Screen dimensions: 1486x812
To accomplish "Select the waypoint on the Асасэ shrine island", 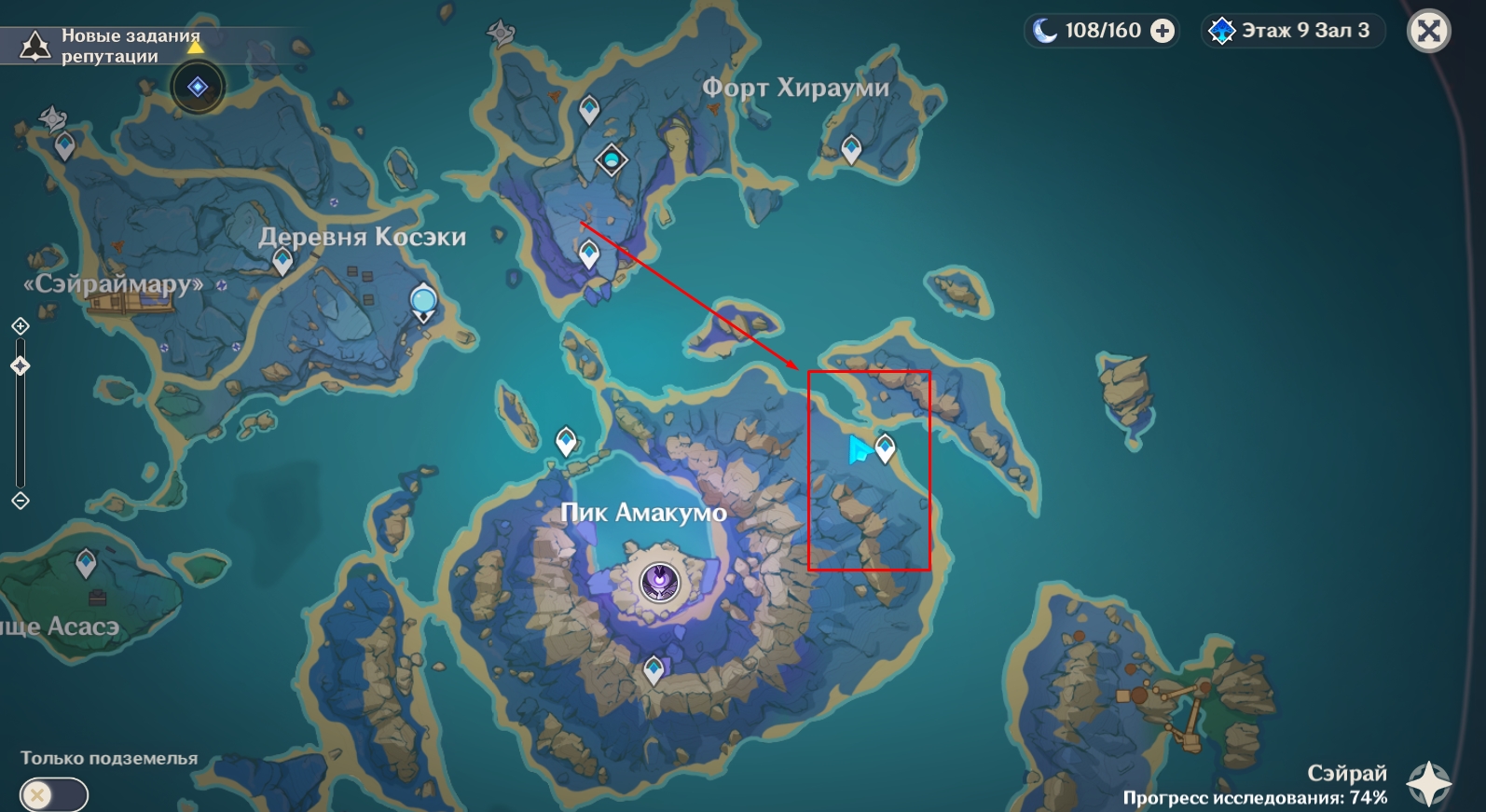I will click(x=86, y=562).
